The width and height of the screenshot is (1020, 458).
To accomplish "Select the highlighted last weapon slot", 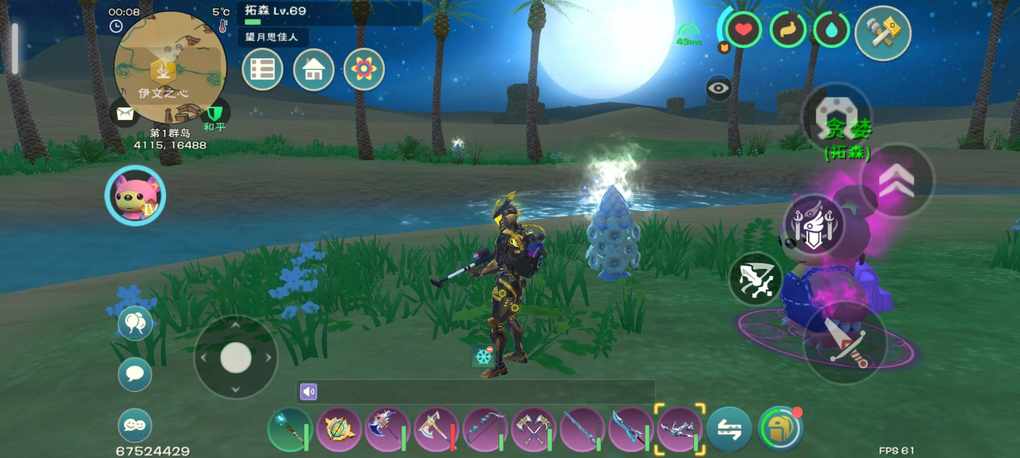I will point(680,430).
